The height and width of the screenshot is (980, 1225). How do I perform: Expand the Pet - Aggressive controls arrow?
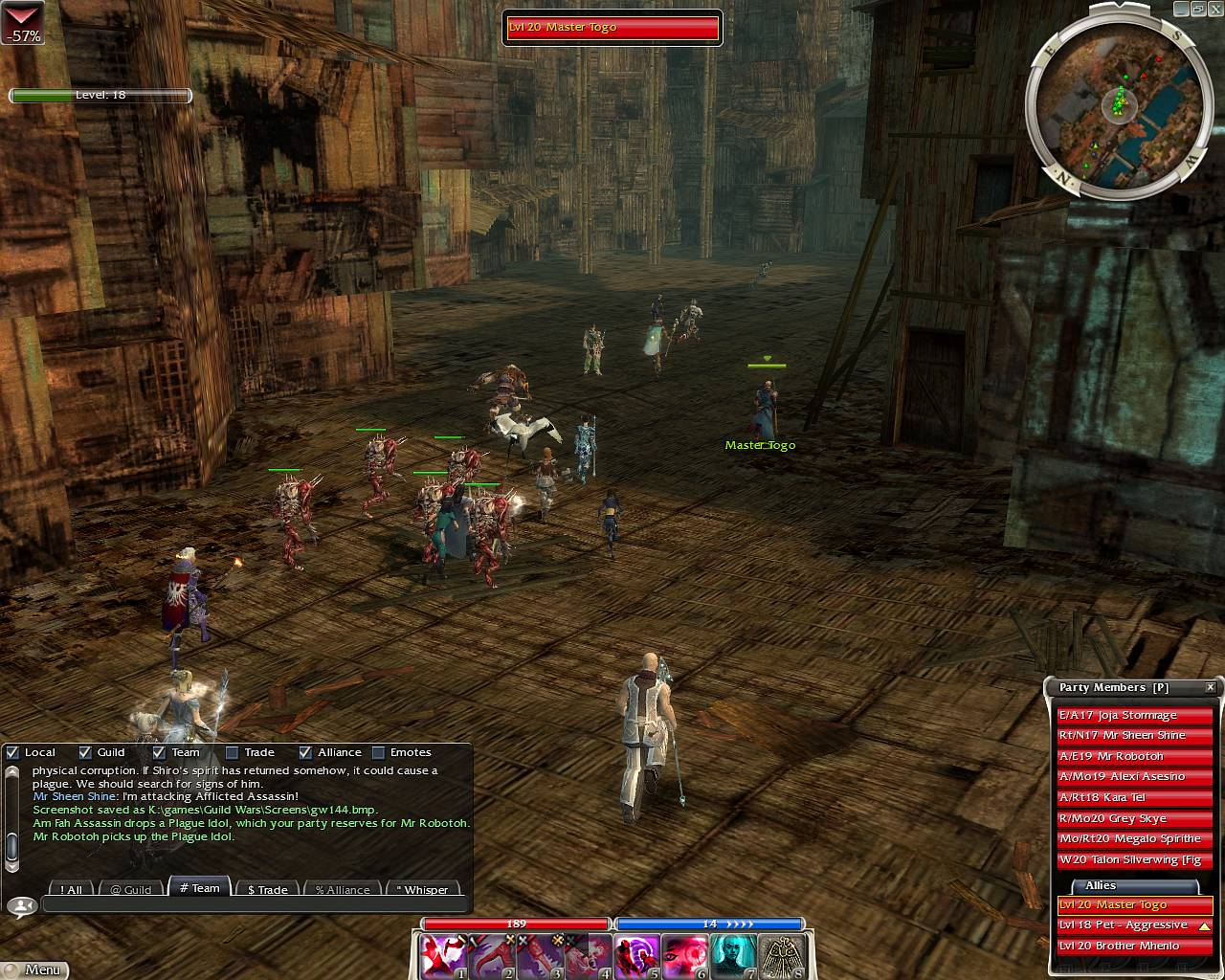pyautogui.click(x=1204, y=925)
